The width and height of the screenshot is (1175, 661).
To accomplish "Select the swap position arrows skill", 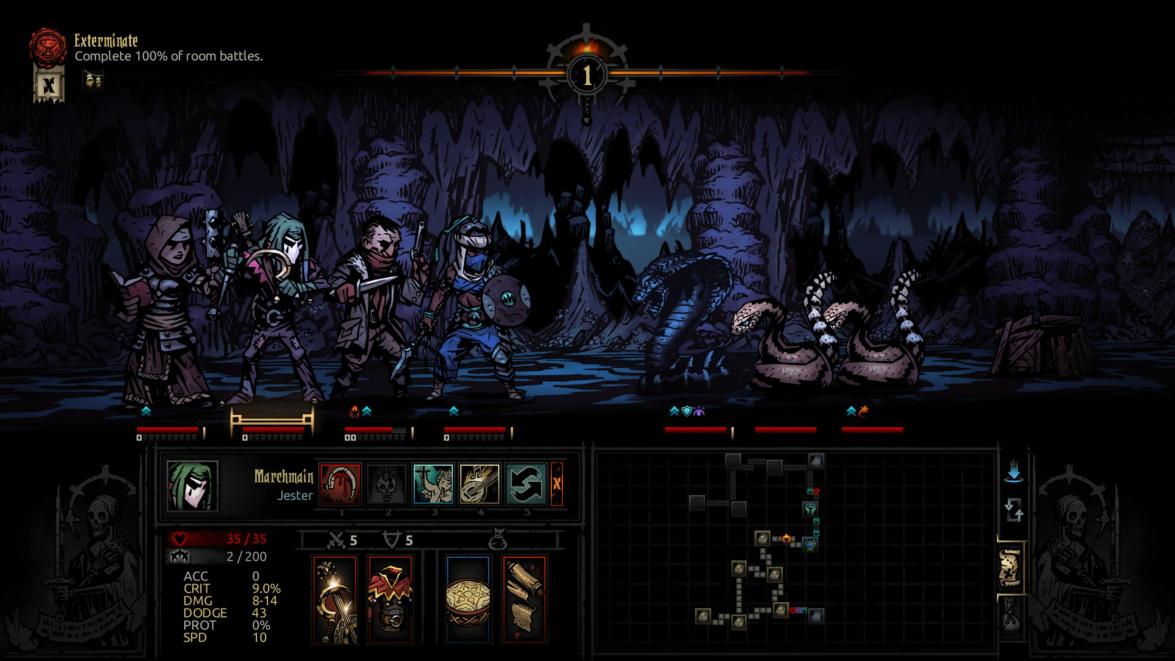I will click(525, 484).
